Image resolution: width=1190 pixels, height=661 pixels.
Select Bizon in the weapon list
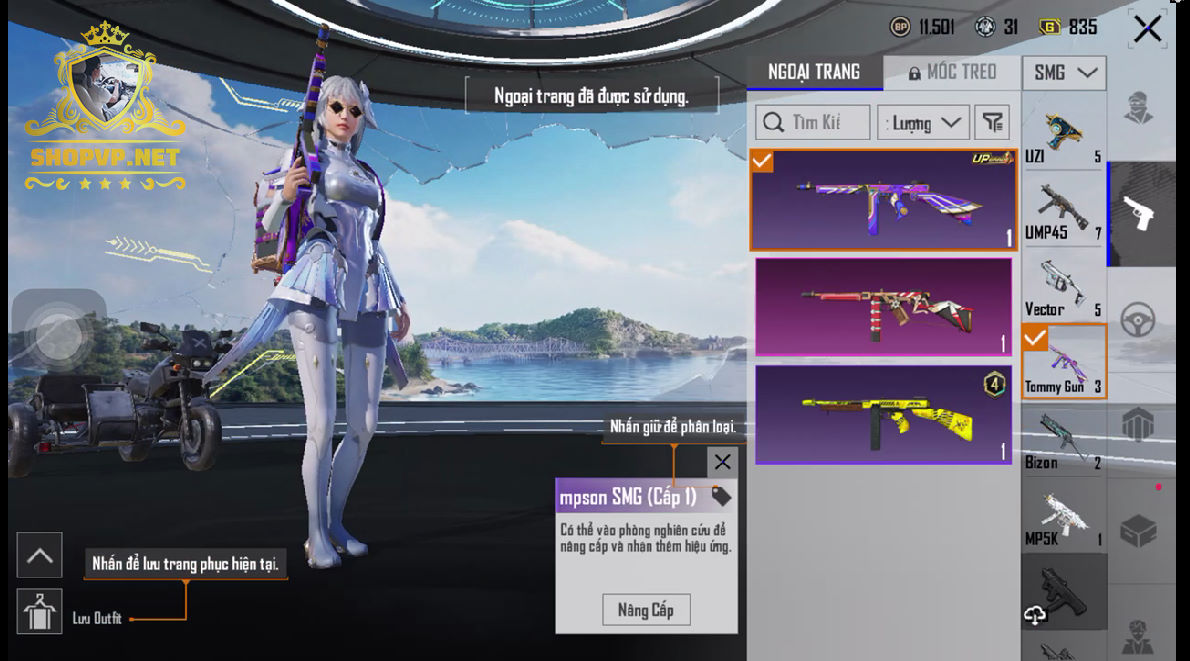point(1063,440)
